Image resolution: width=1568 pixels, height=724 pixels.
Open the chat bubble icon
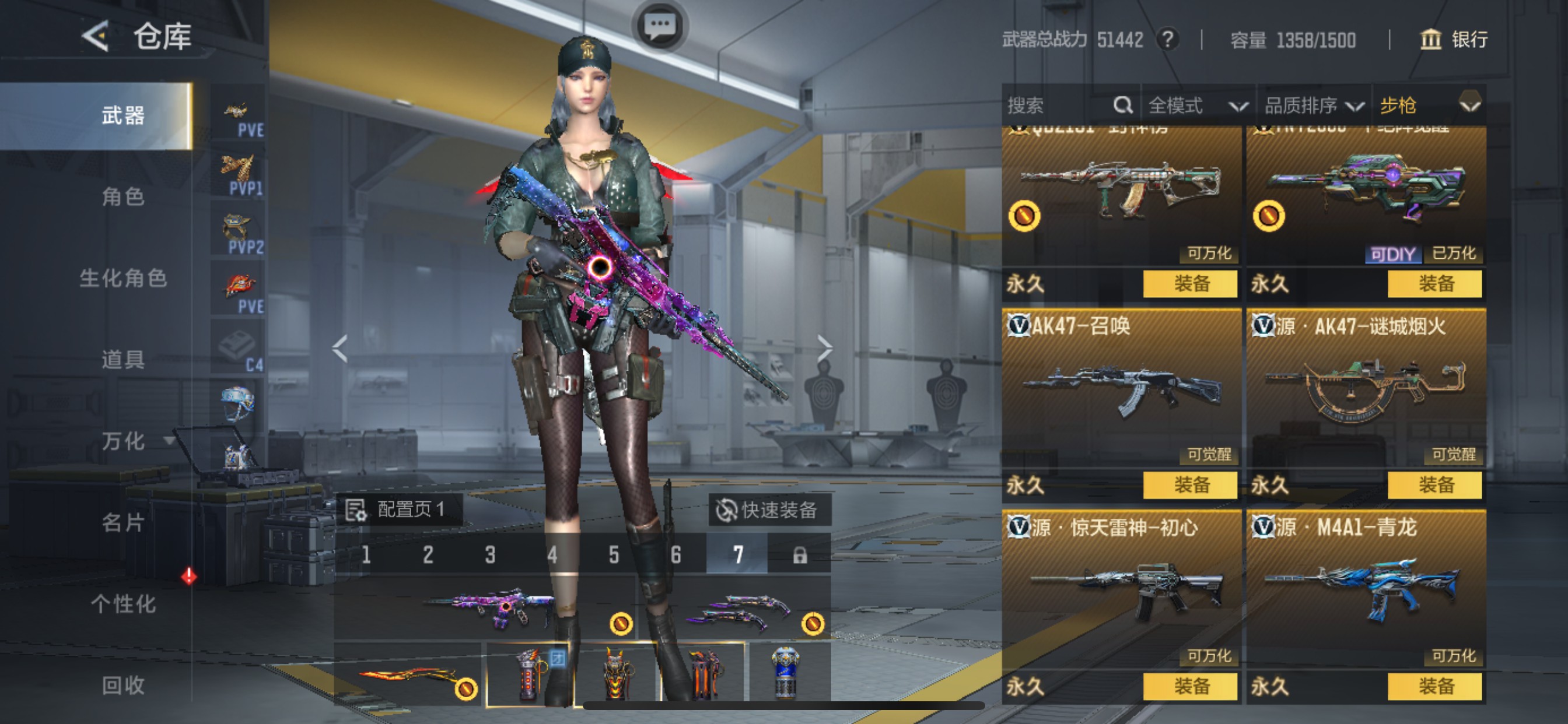[660, 27]
